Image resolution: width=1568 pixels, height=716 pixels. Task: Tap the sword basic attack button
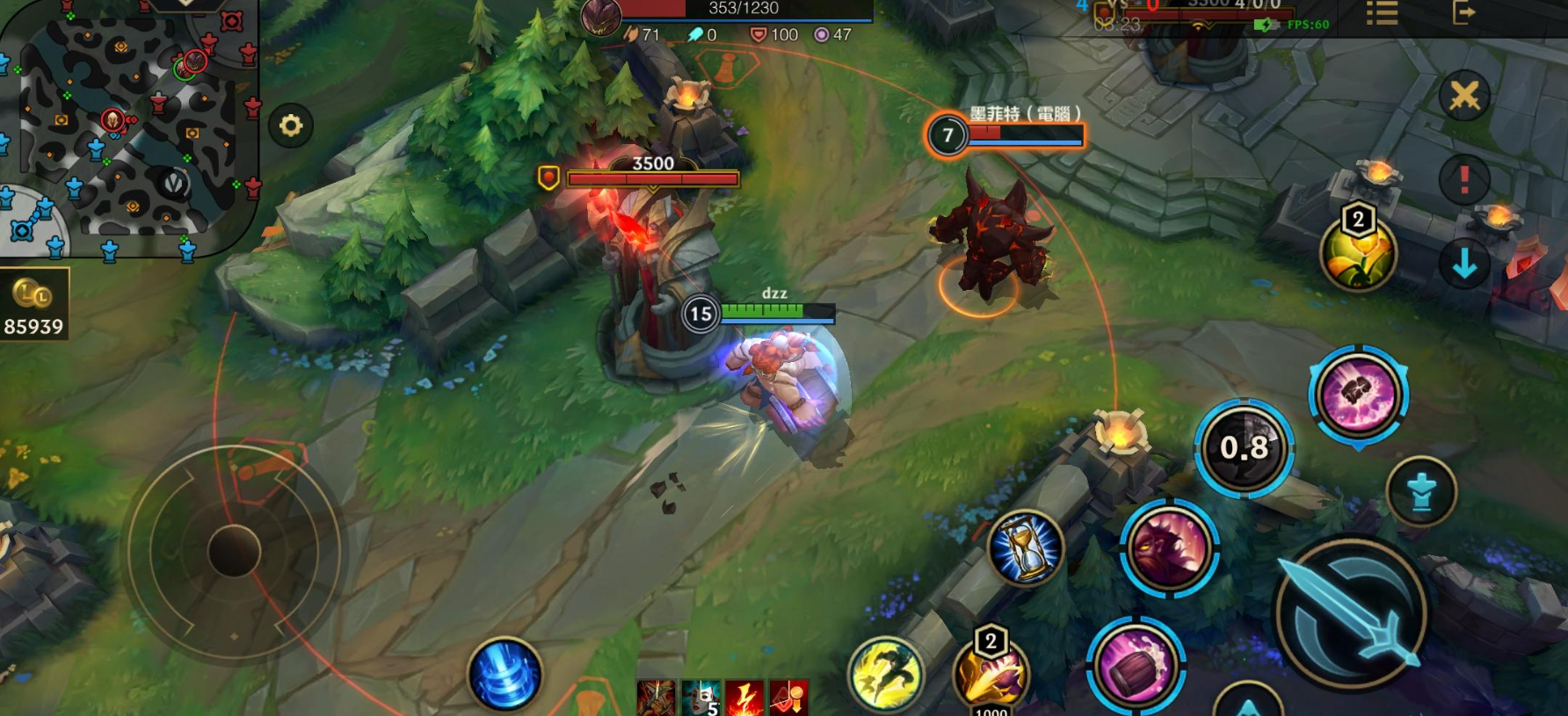1352,613
